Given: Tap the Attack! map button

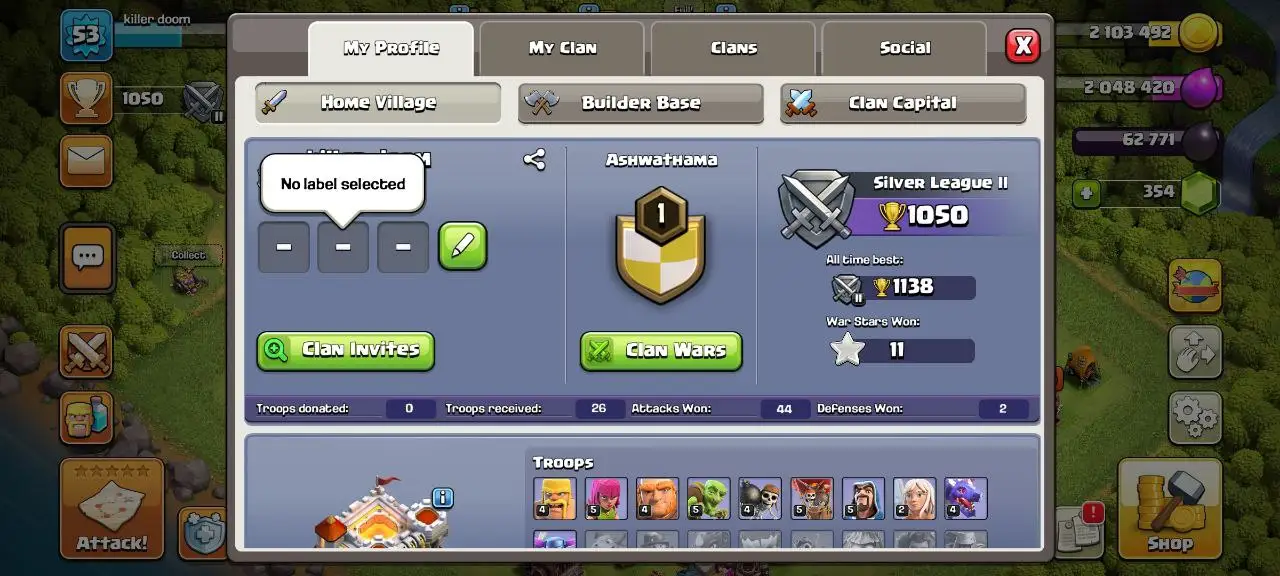Looking at the screenshot, I should click(x=111, y=508).
